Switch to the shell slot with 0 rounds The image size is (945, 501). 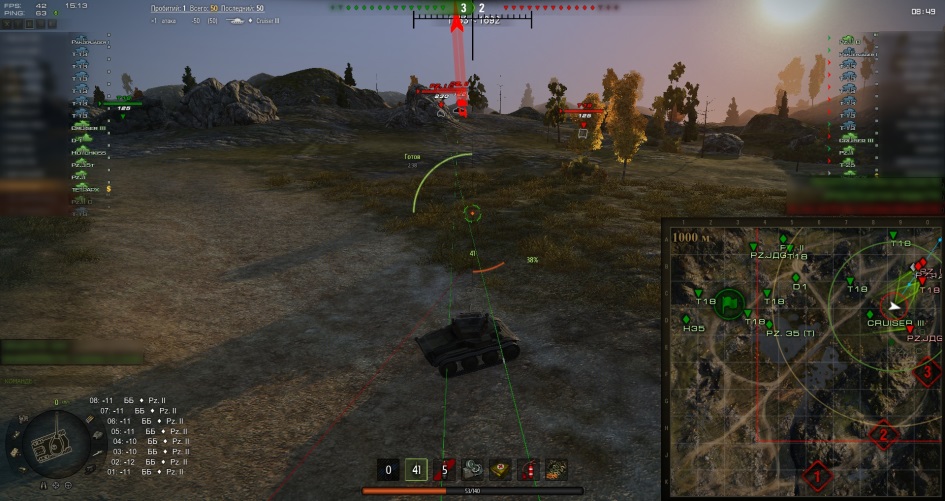(x=389, y=469)
